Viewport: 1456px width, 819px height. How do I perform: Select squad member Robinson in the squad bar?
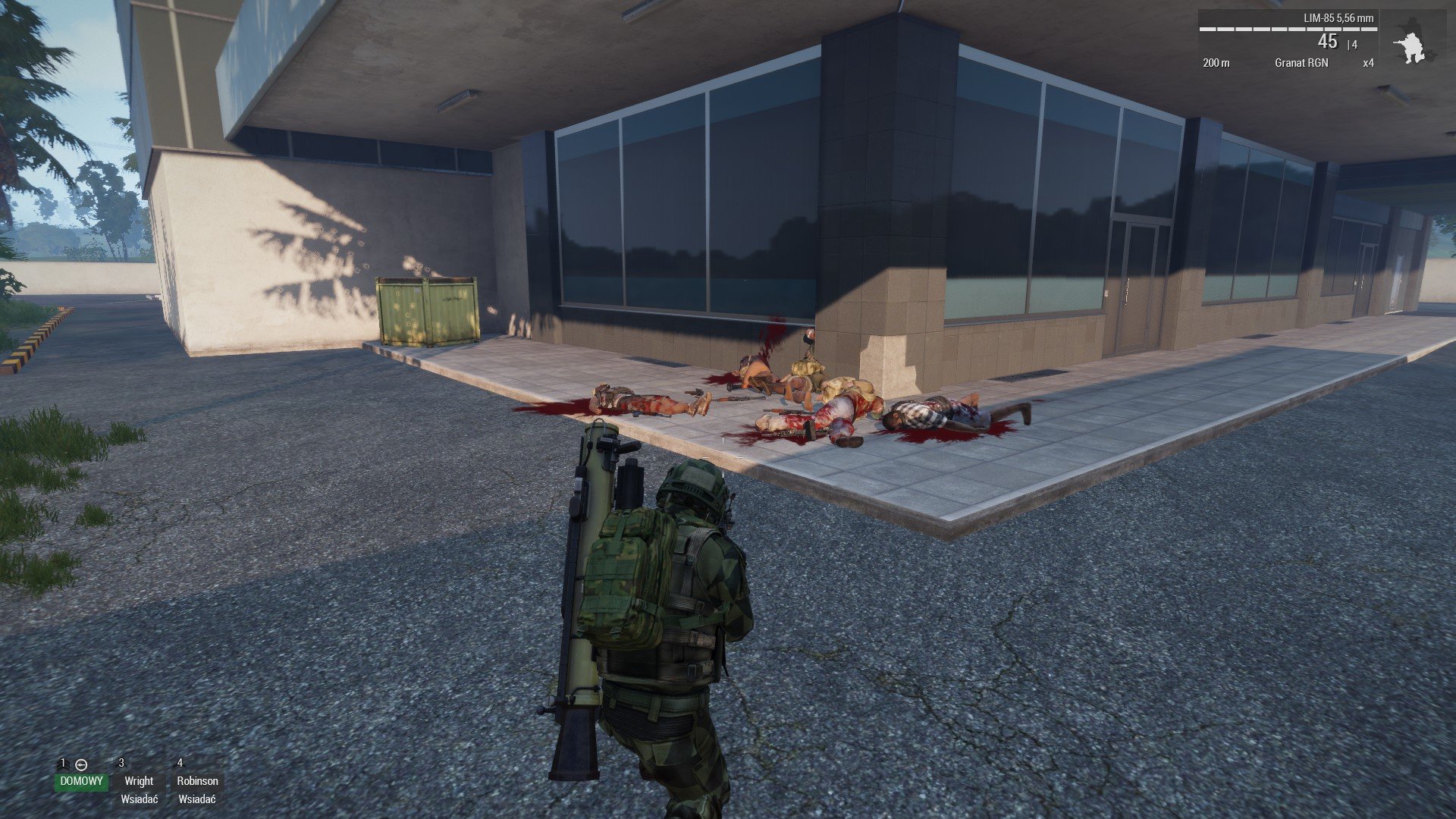point(197,781)
